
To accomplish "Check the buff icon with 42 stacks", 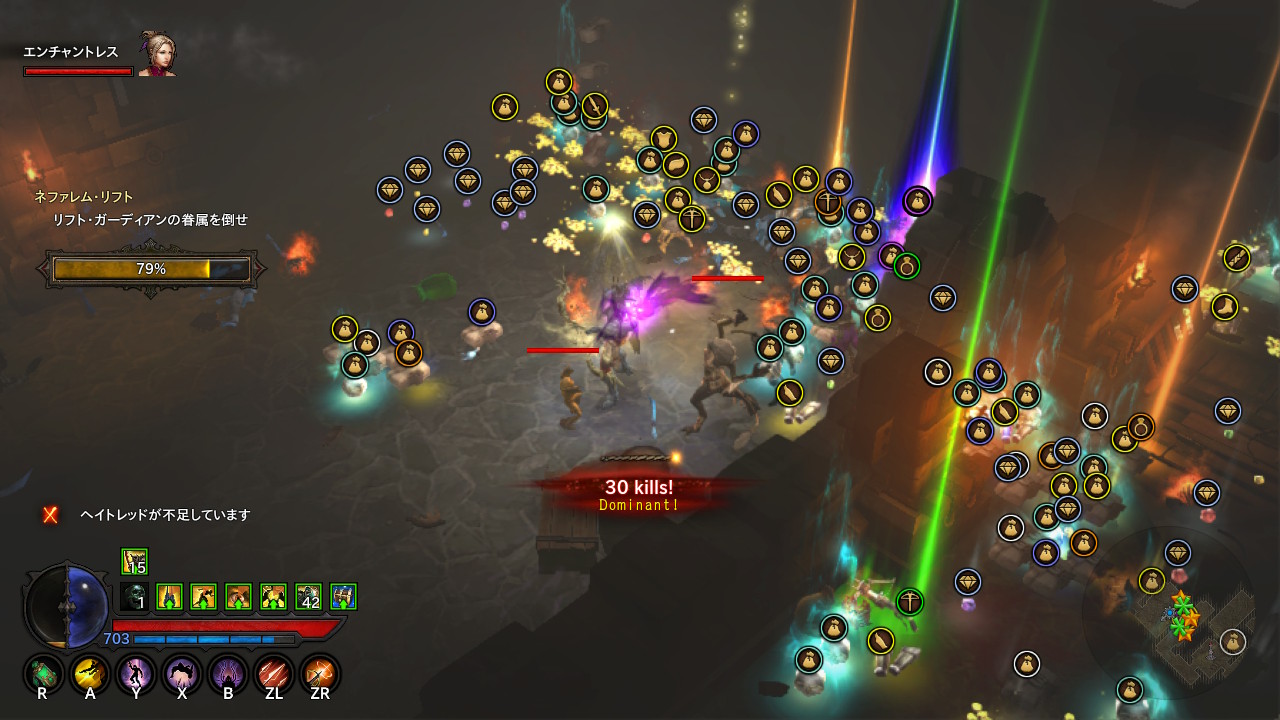I will click(308, 597).
